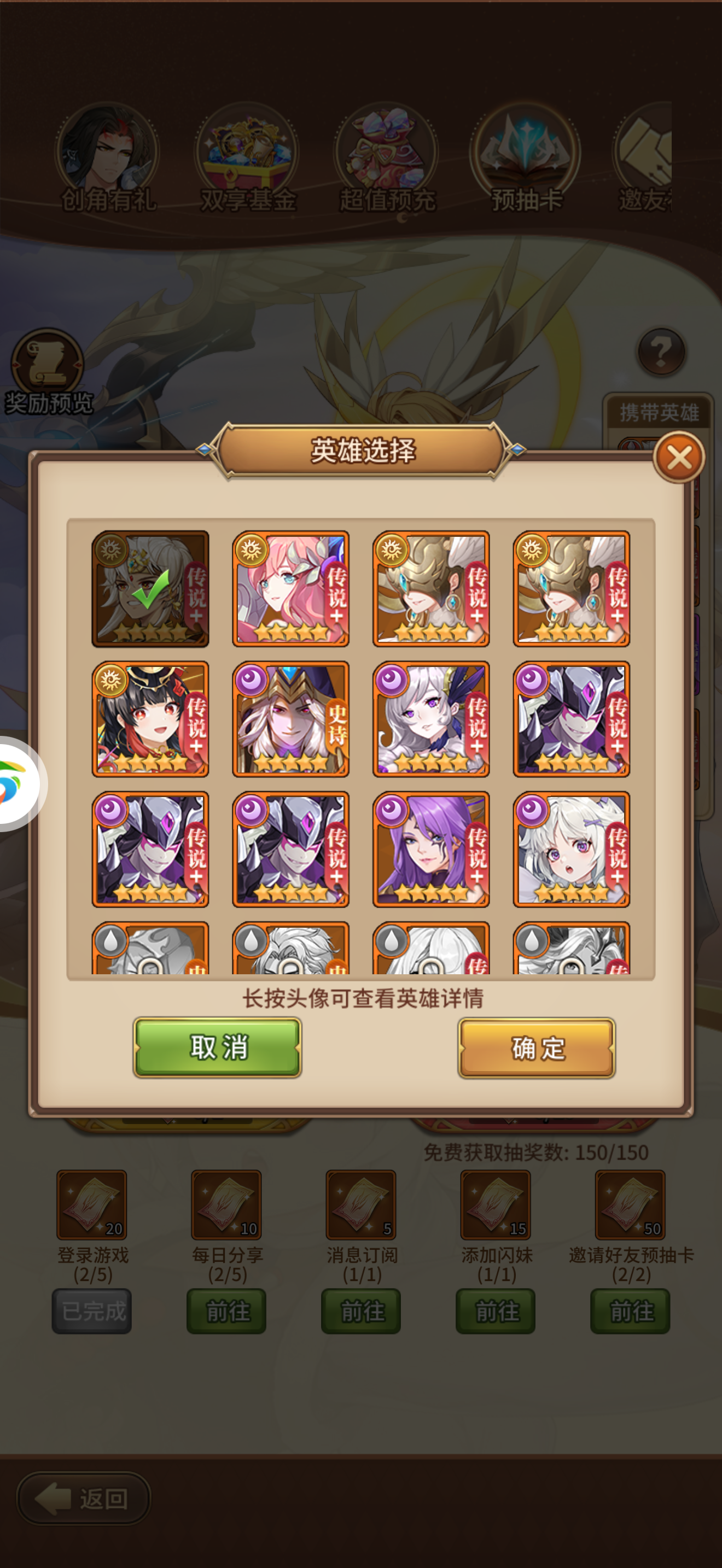Click the 确定 confirm button
The height and width of the screenshot is (1568, 722).
point(534,1048)
